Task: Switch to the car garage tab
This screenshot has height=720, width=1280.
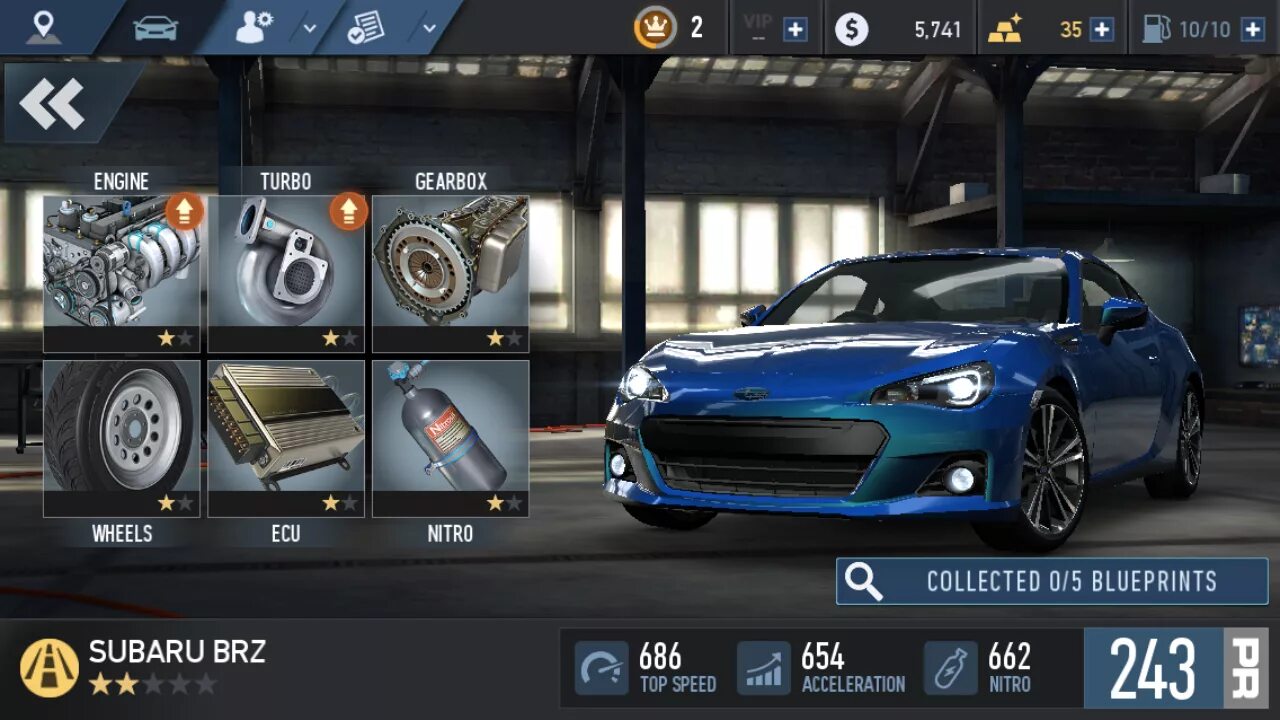Action: click(155, 28)
